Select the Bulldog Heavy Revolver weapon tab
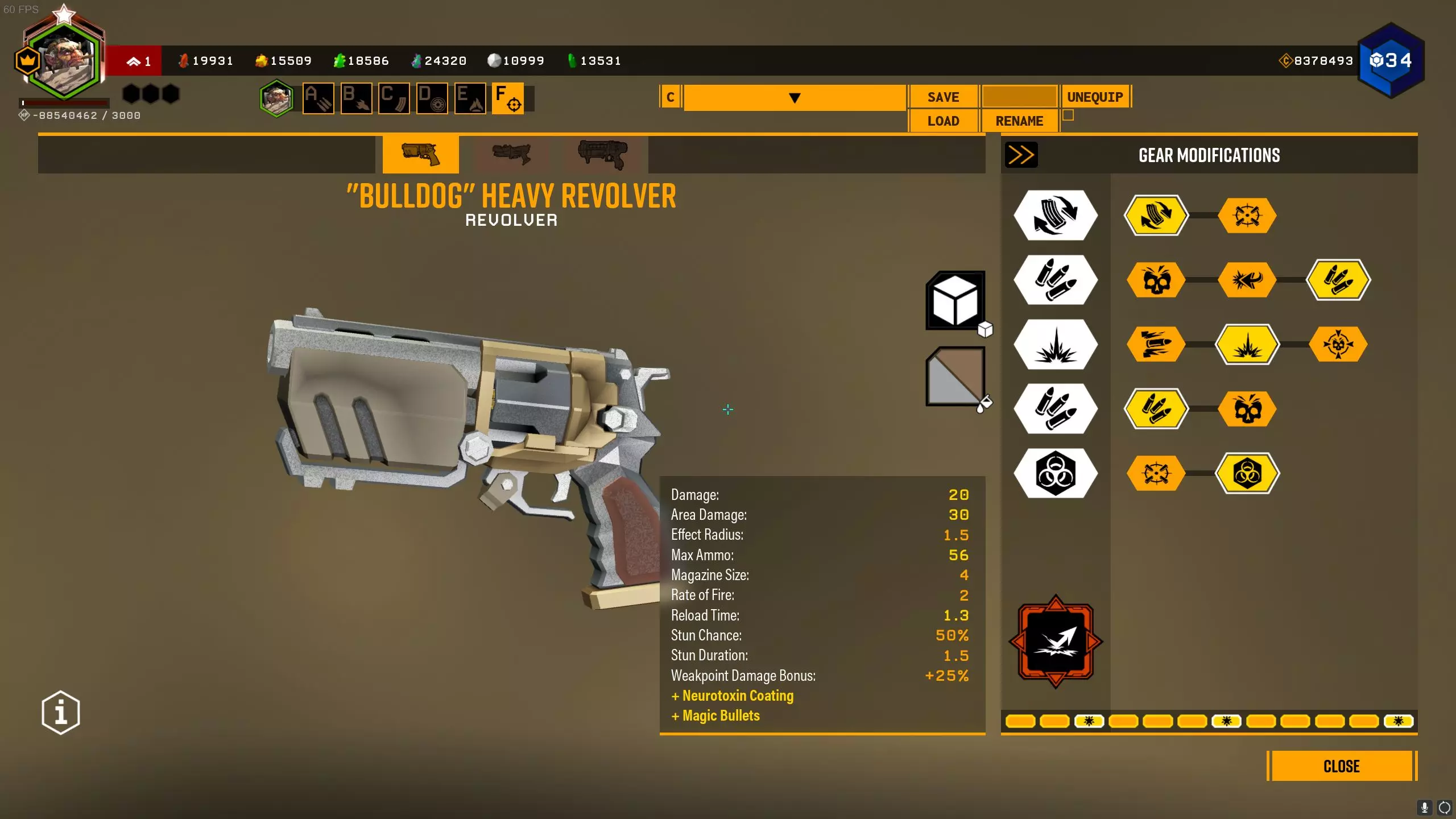 click(x=420, y=154)
